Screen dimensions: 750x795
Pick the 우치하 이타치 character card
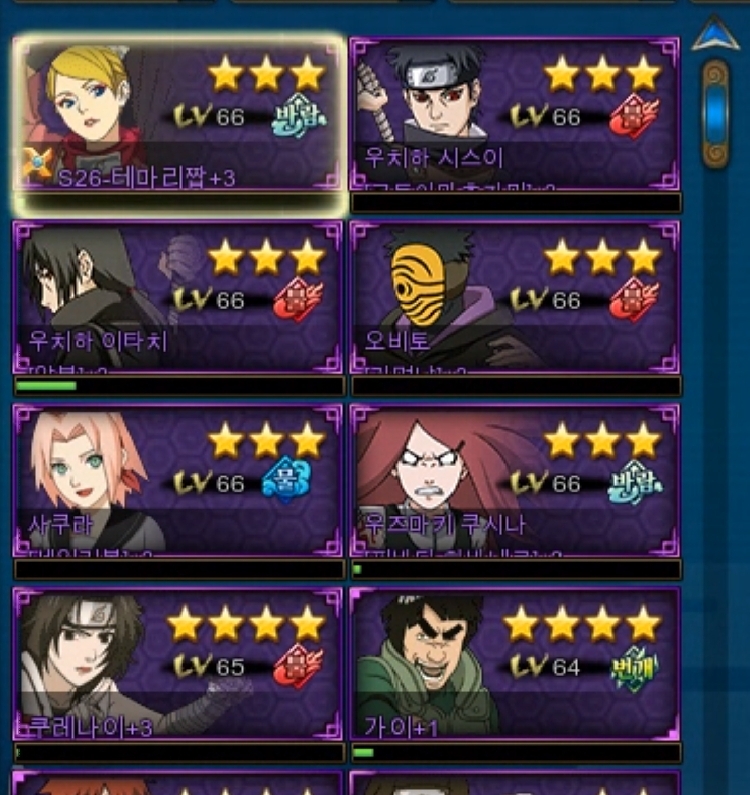(x=178, y=298)
